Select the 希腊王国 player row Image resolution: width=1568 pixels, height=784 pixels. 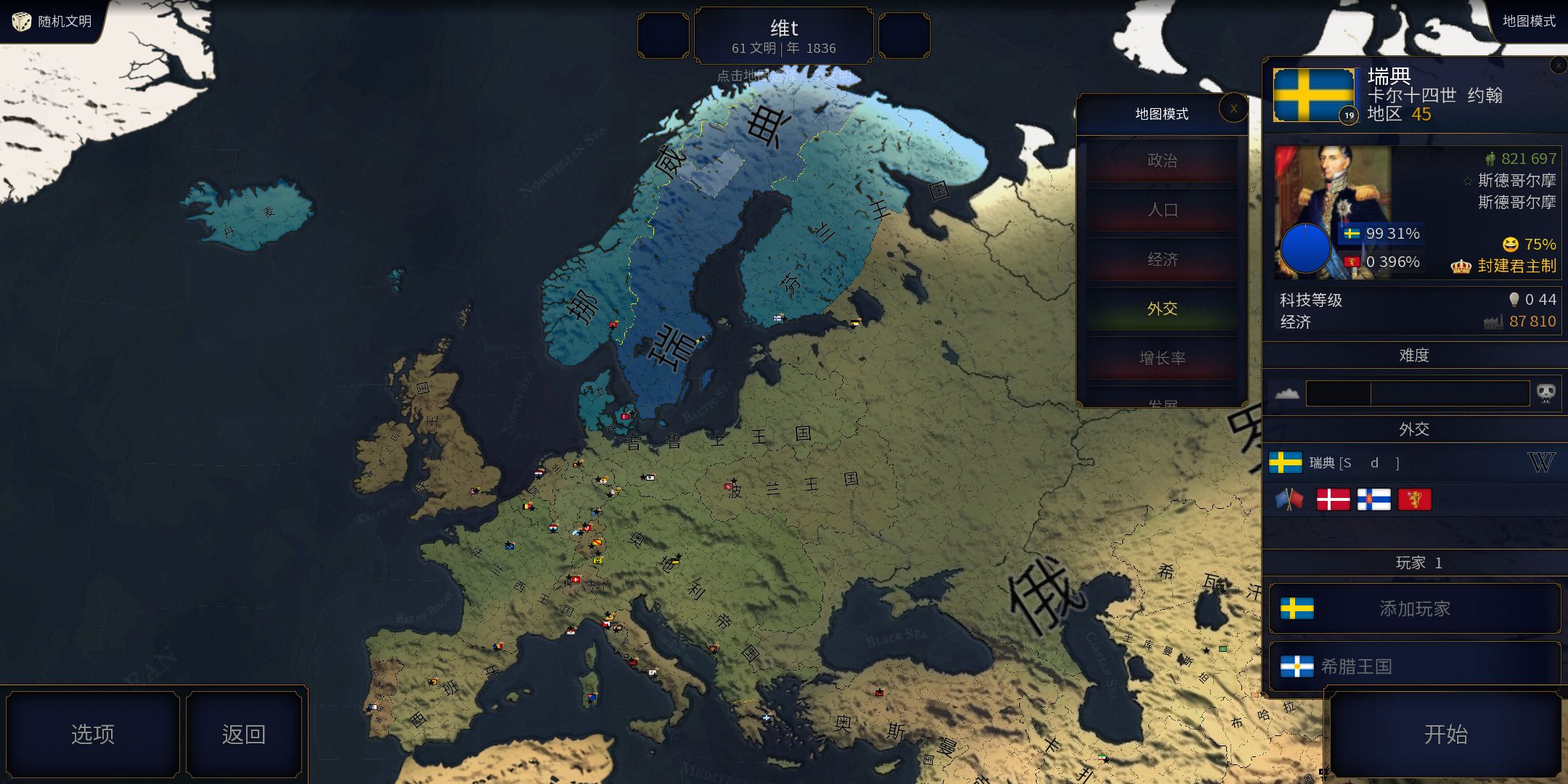click(1414, 666)
